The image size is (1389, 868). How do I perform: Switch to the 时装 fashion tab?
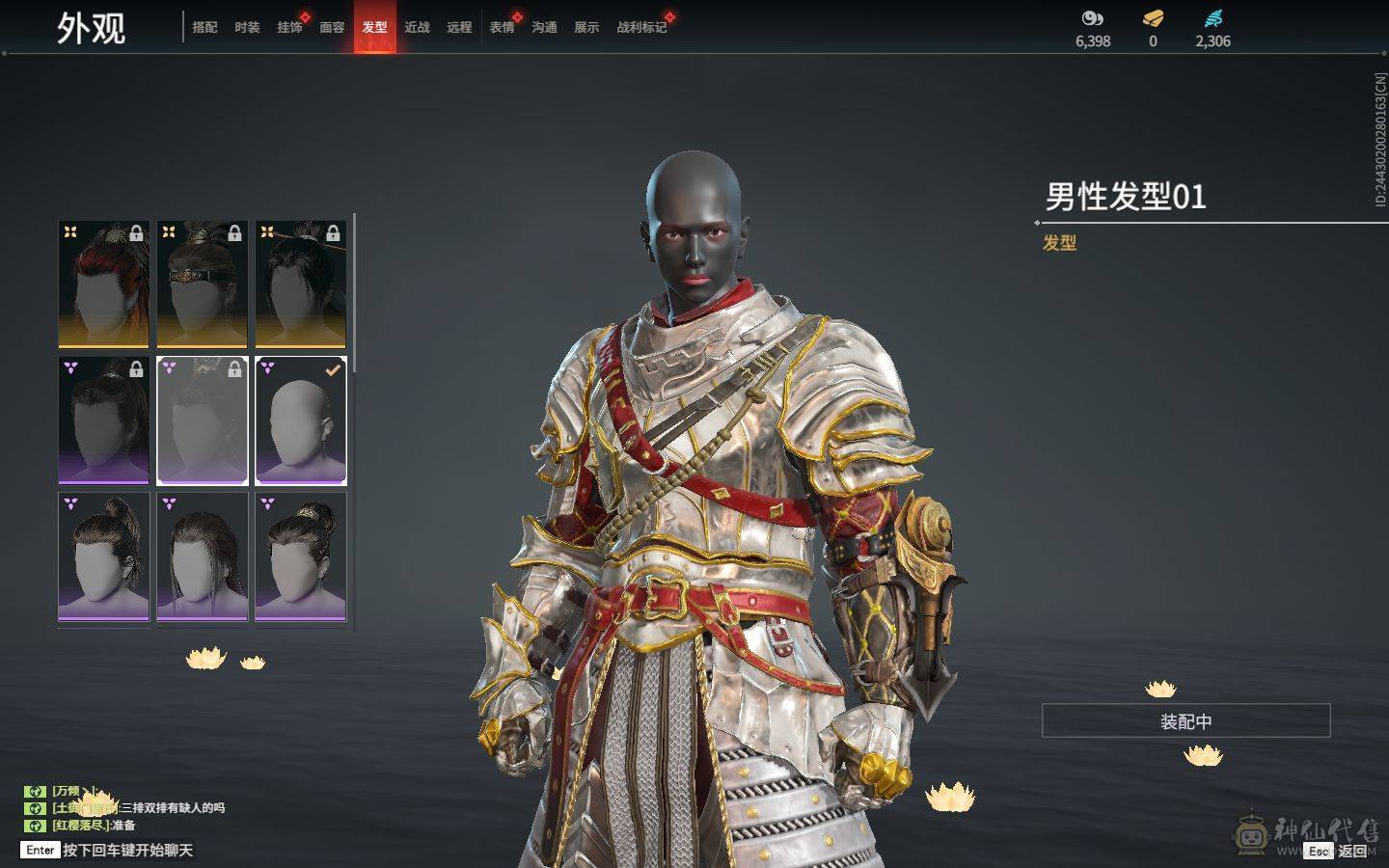(x=246, y=27)
